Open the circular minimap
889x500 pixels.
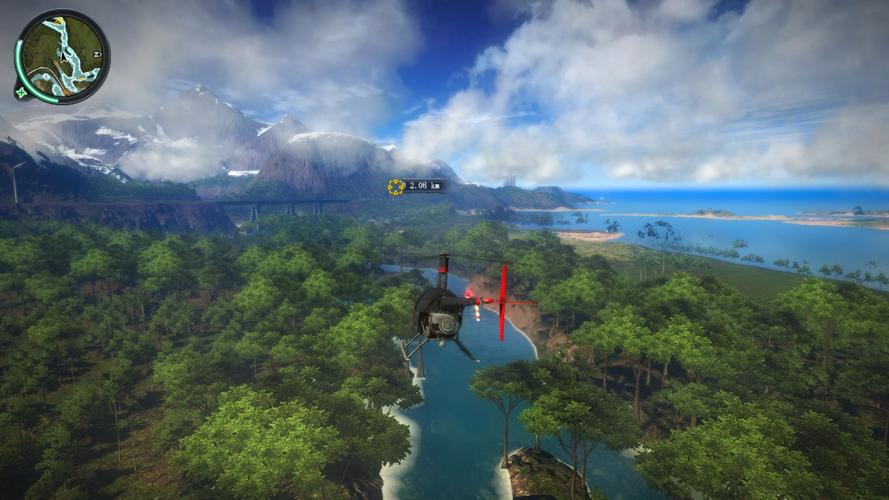coord(62,56)
